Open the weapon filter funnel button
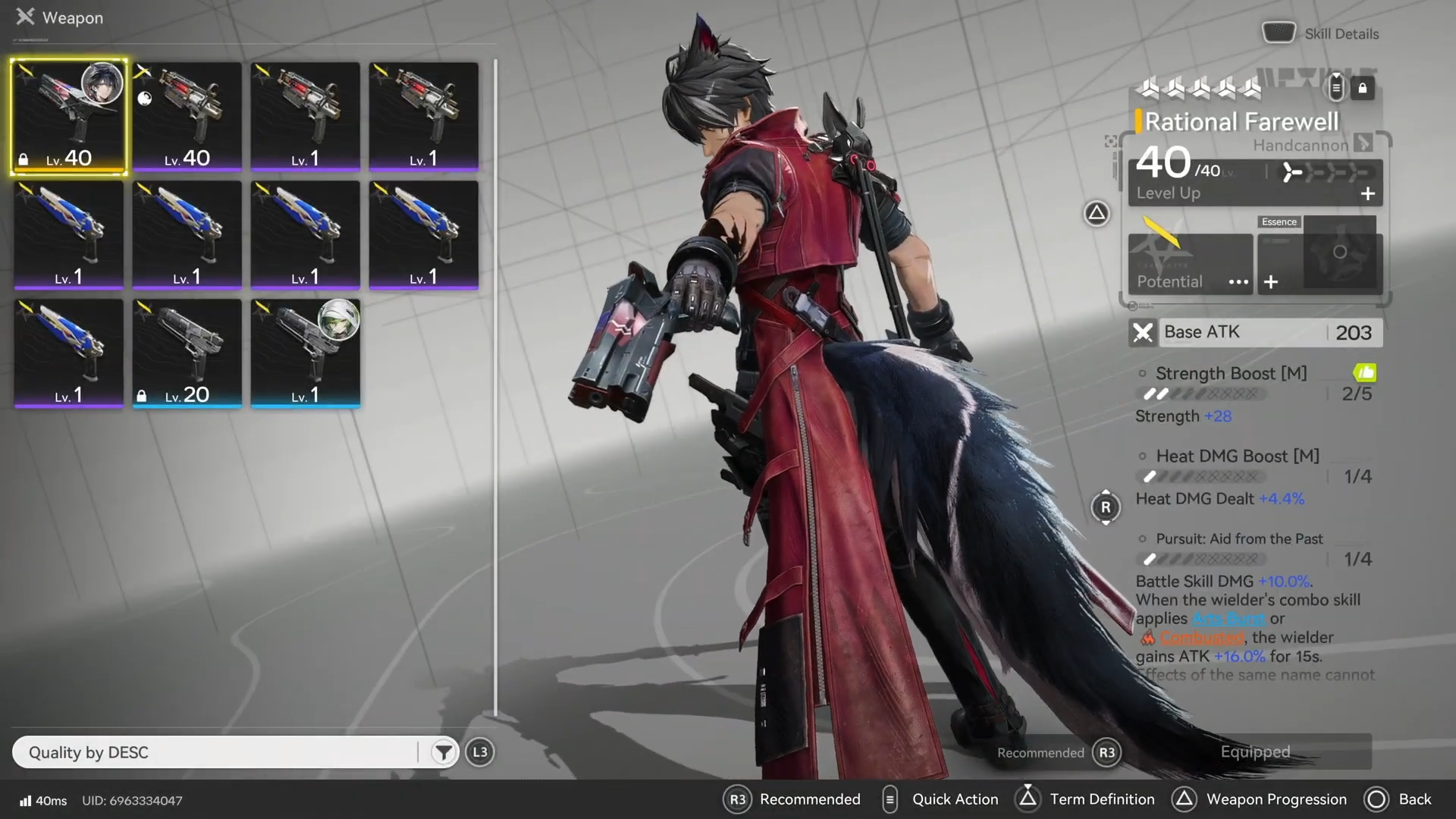This screenshot has width=1456, height=819. pos(444,752)
